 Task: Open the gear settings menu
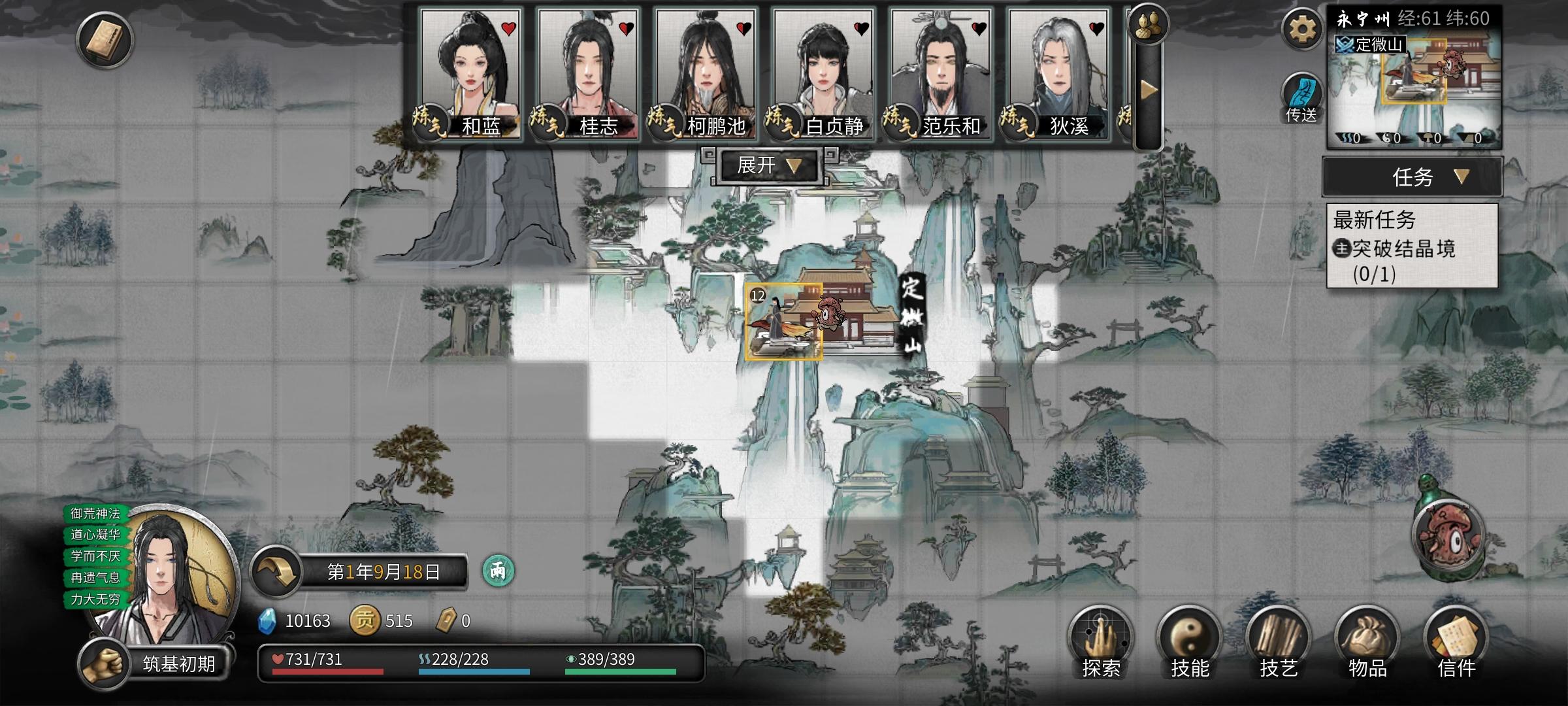click(1301, 29)
